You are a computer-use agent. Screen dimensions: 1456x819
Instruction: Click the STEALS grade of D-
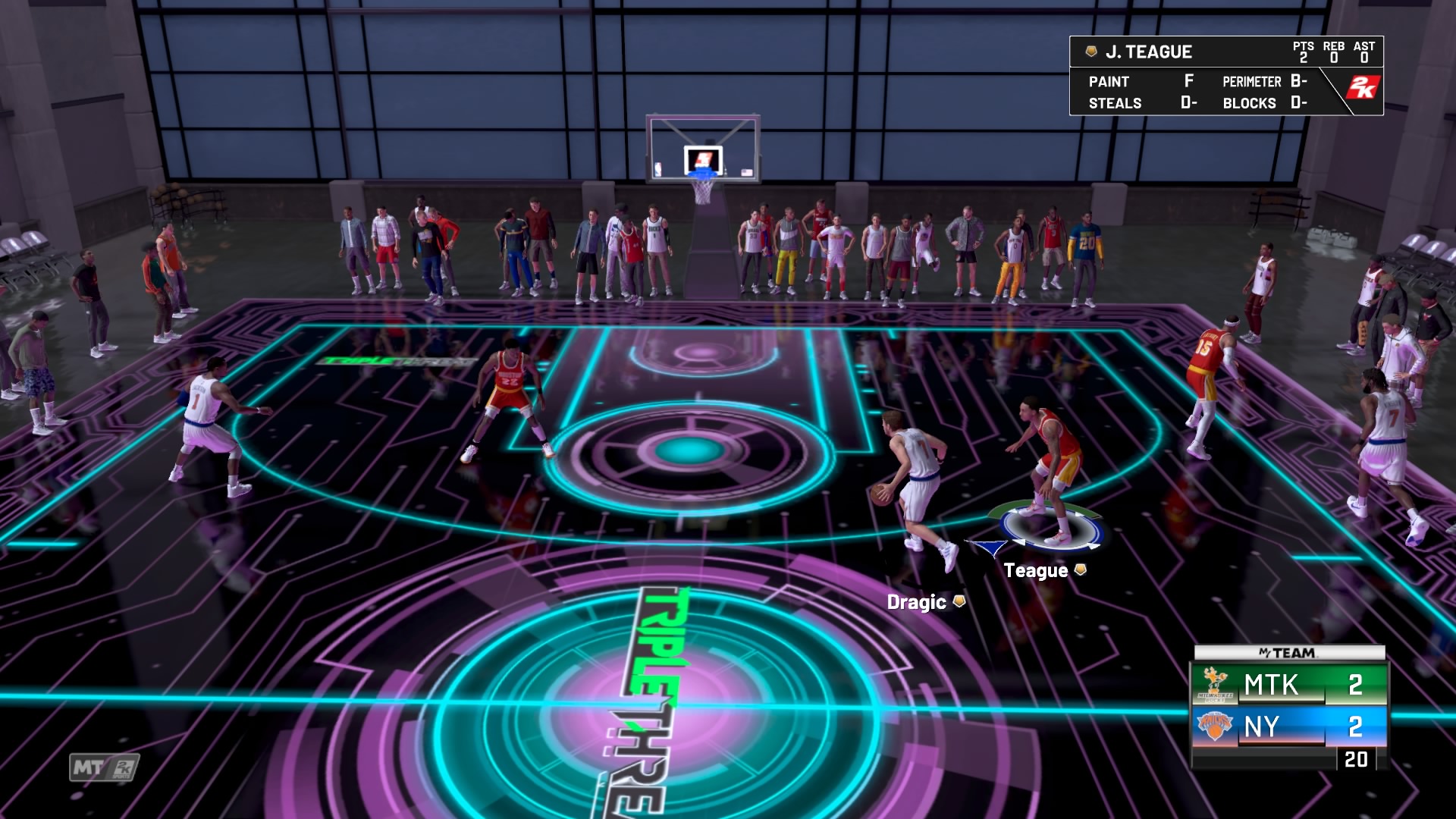[x=1190, y=102]
